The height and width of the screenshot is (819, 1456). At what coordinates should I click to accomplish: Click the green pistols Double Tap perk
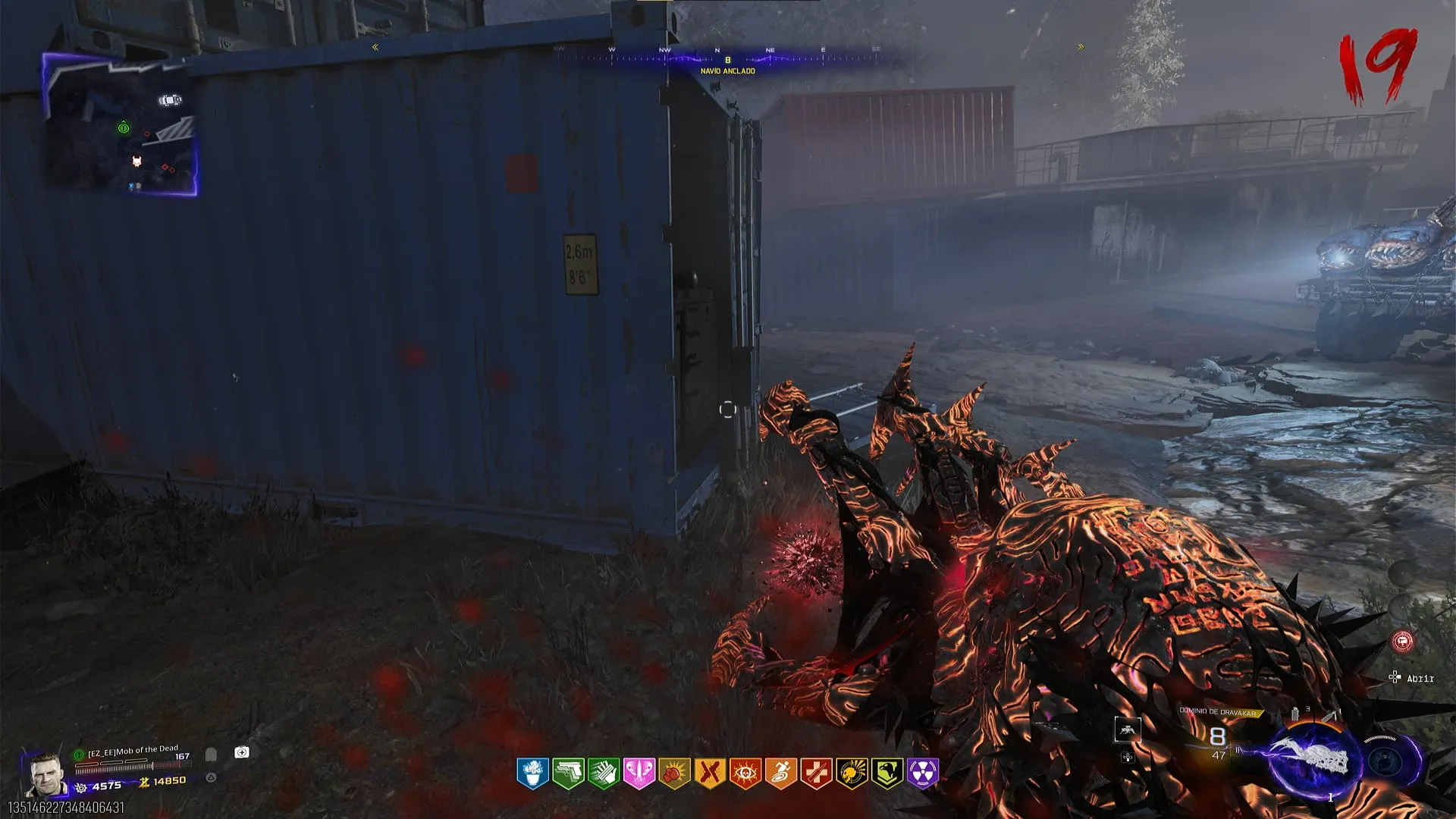click(568, 773)
